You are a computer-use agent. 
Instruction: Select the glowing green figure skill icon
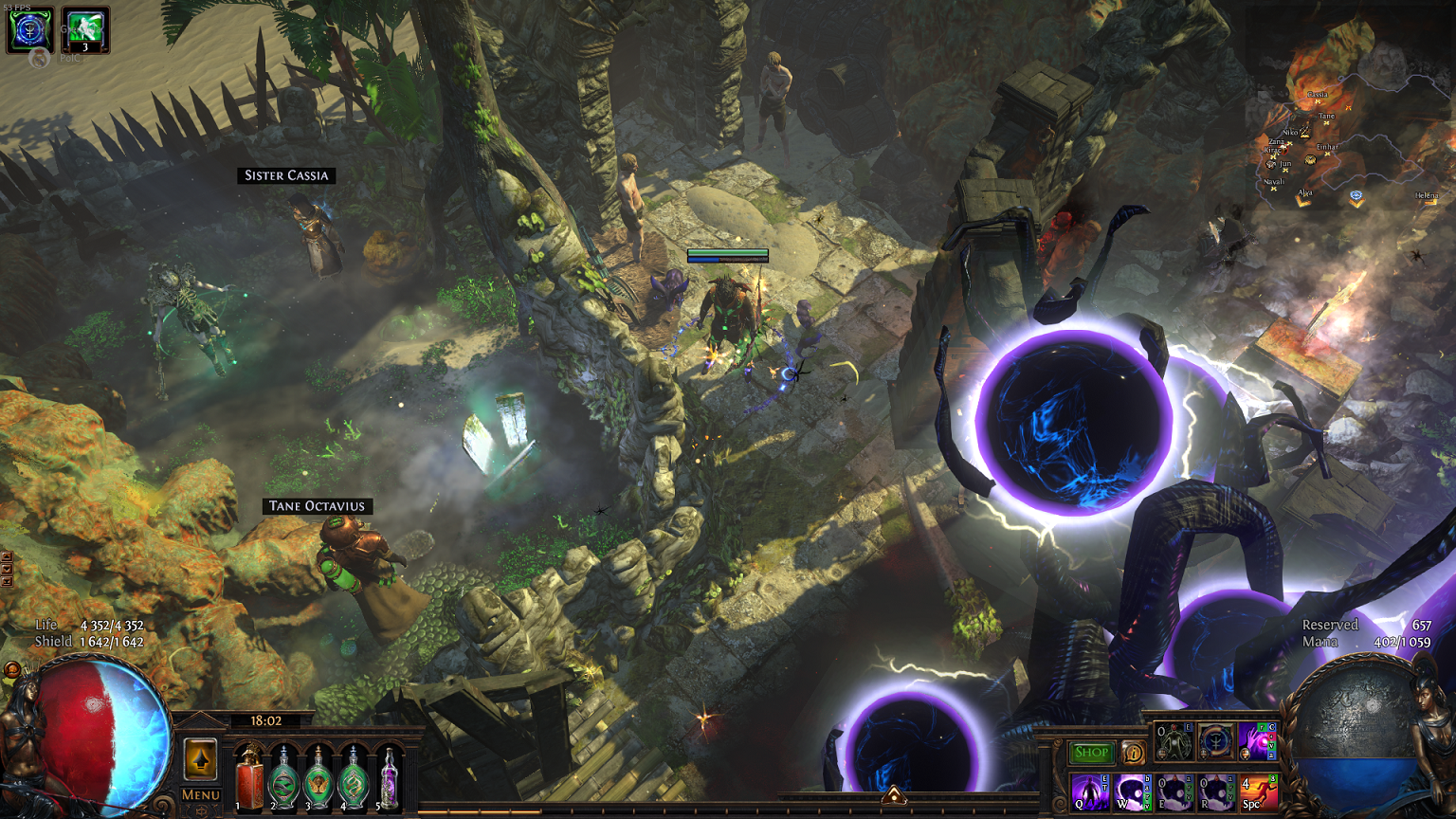(1174, 741)
